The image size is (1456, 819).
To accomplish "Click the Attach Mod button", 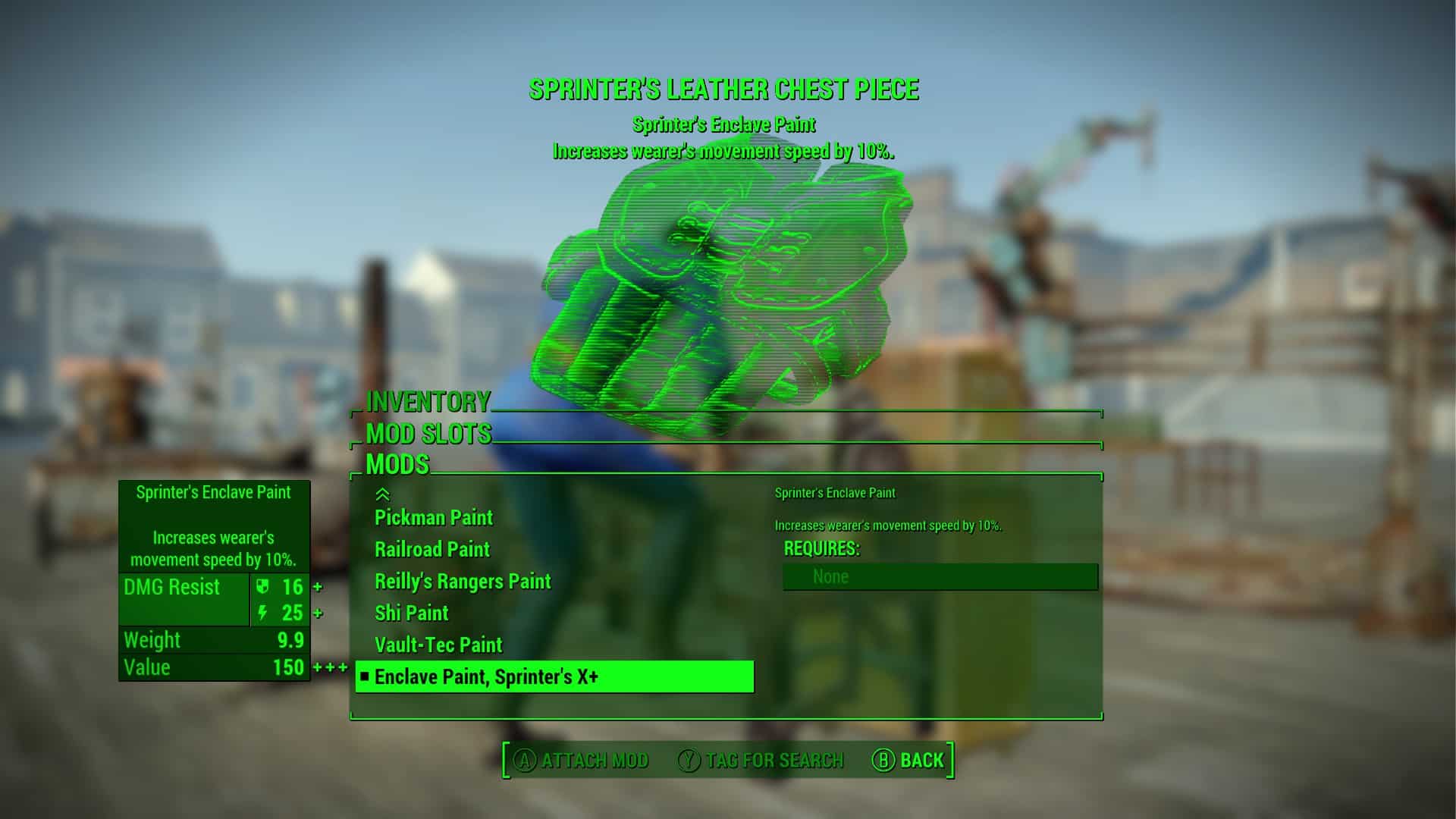I will (x=582, y=760).
